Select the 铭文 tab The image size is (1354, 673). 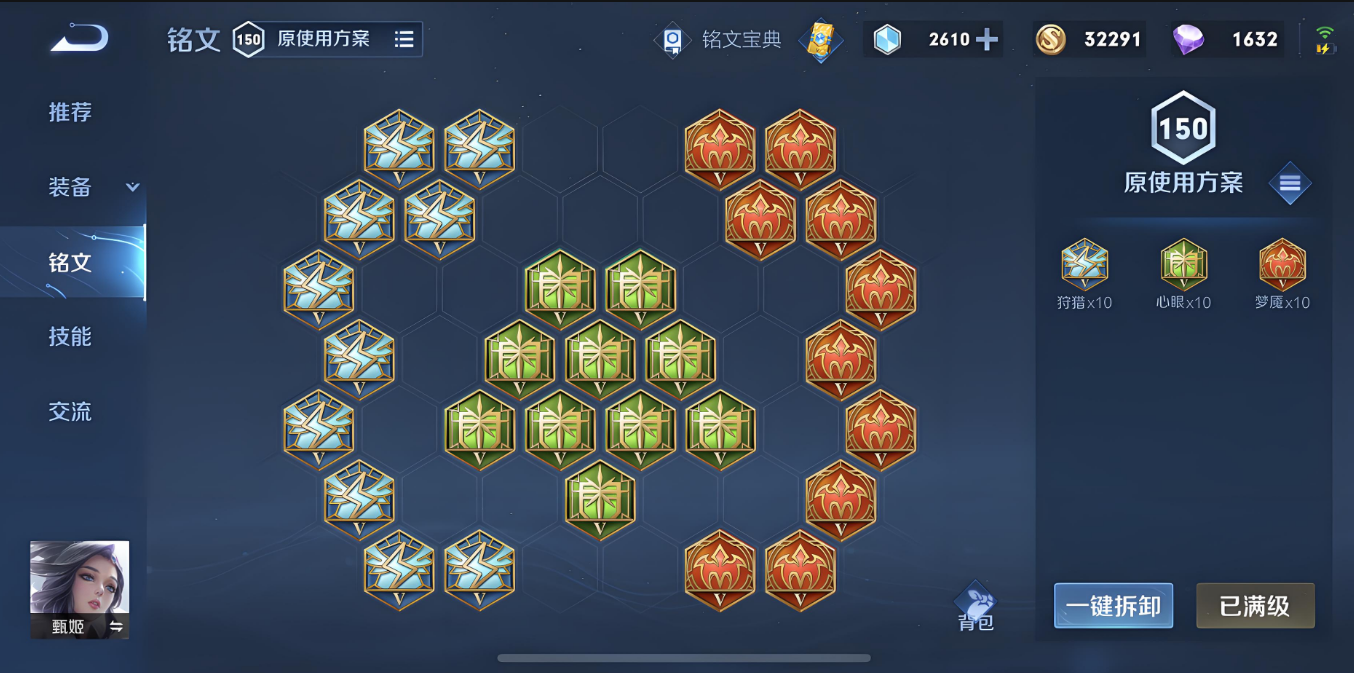click(x=70, y=262)
